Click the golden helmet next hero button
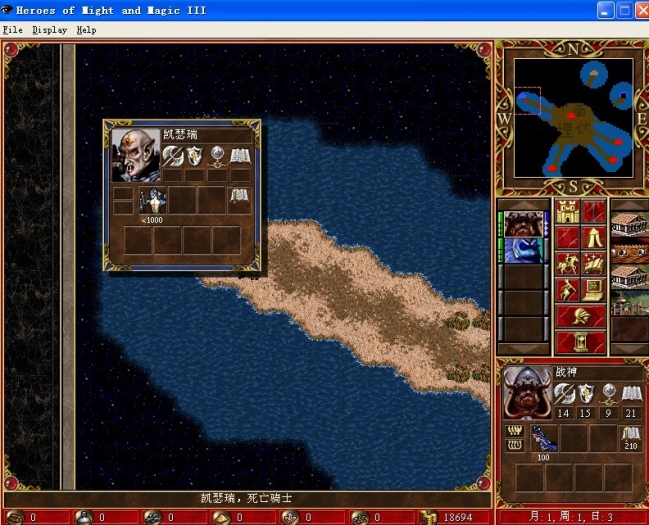 coord(580,316)
